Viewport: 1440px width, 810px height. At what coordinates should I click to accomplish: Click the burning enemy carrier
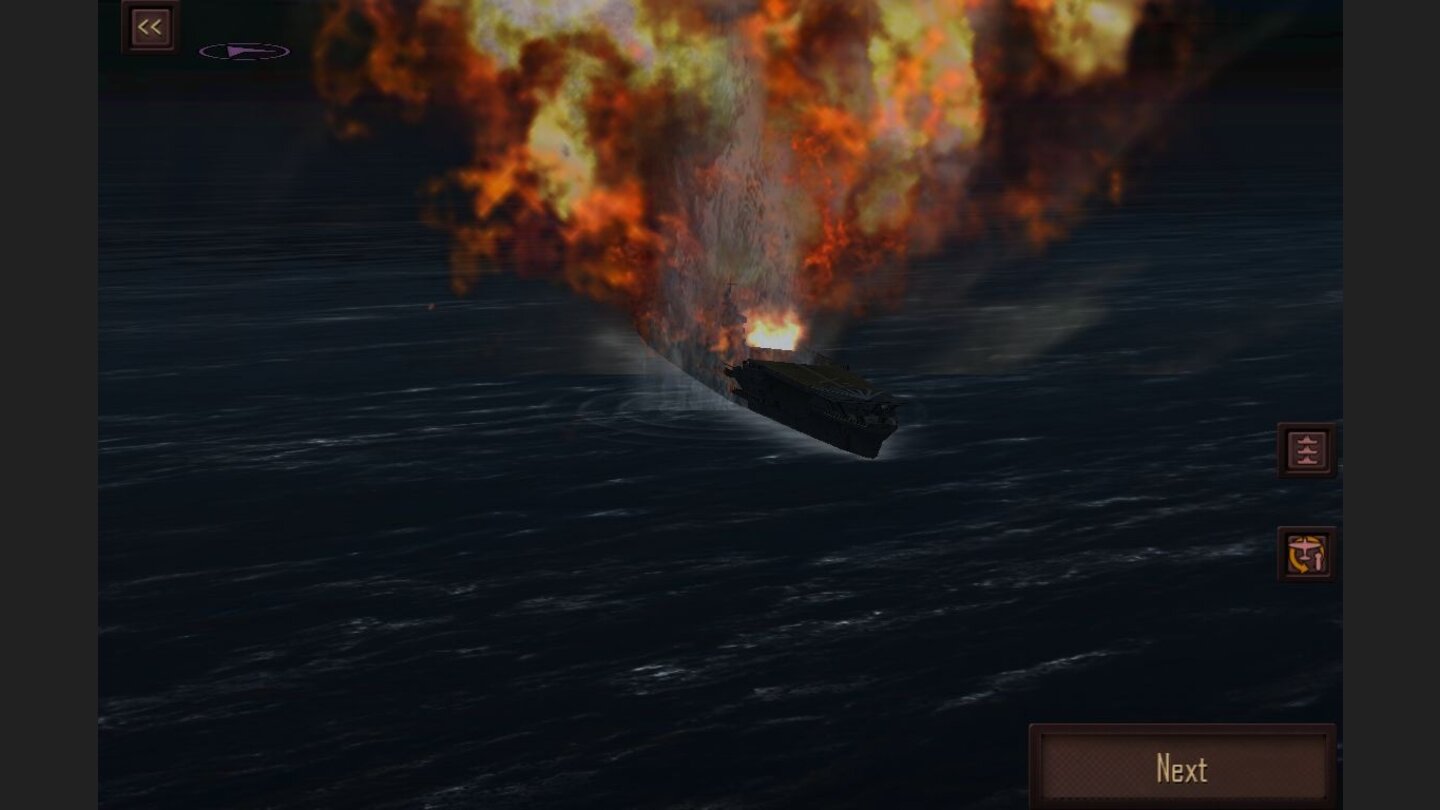point(810,400)
